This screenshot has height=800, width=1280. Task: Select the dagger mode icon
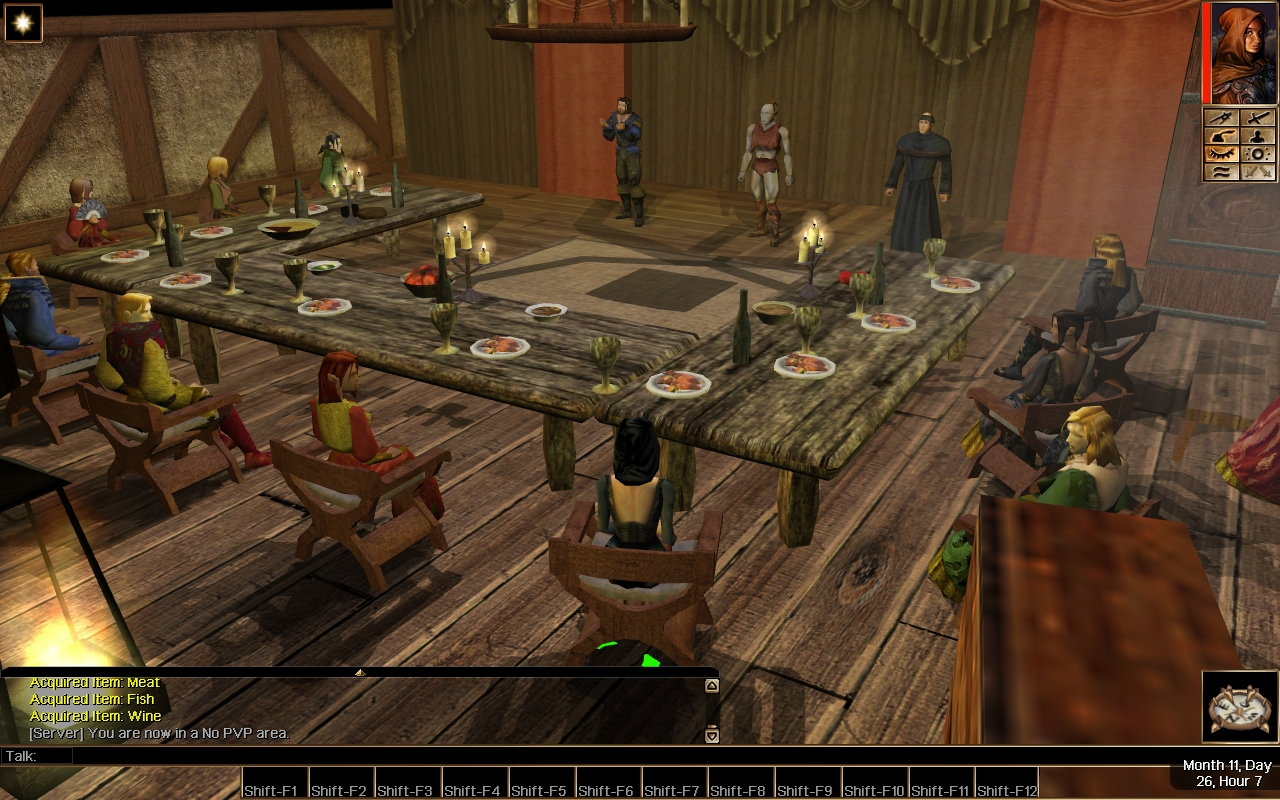(1222, 118)
